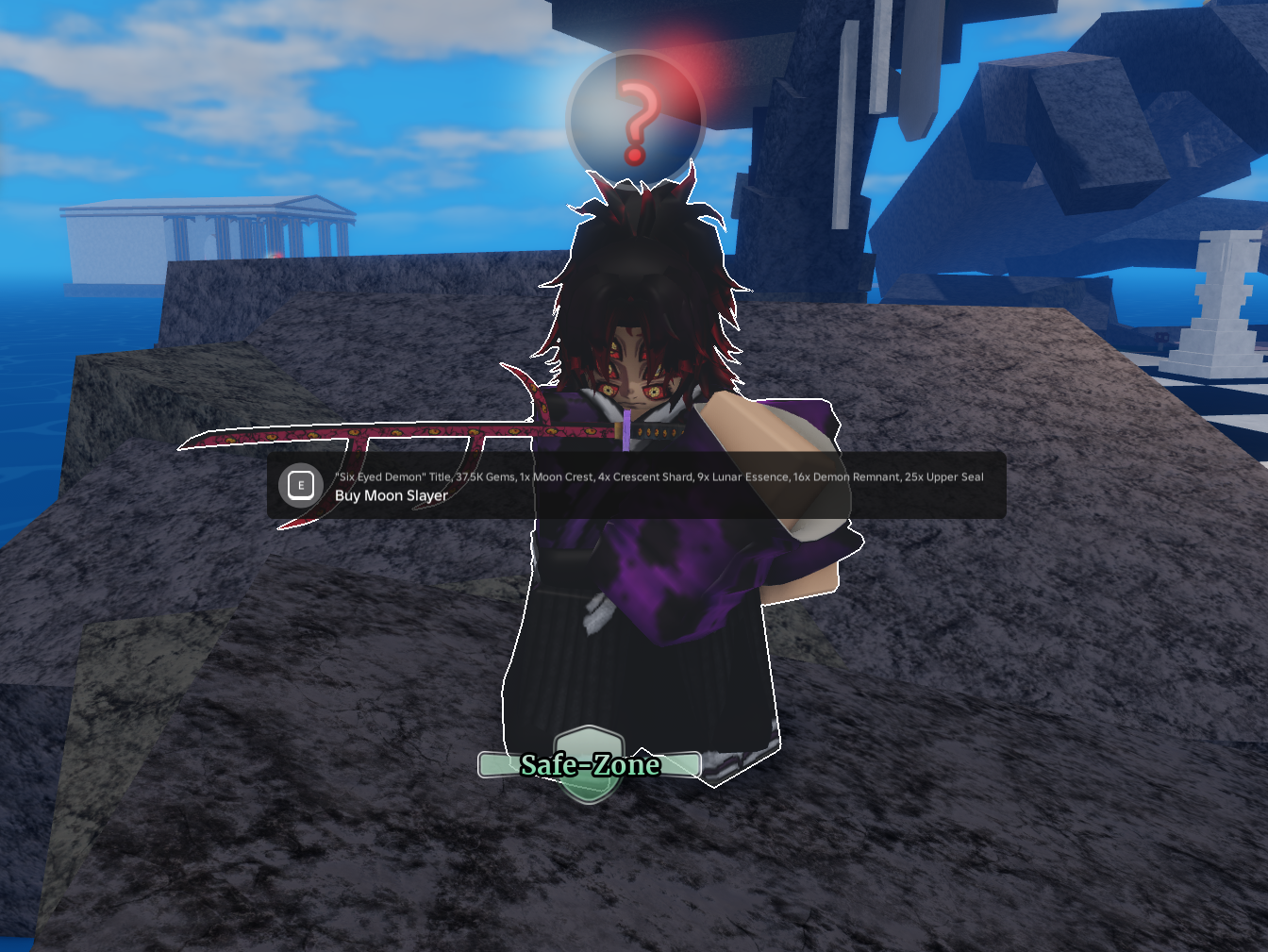Click the '25x Upper Seal' reward text
The width and height of the screenshot is (1268, 952).
coord(943,476)
